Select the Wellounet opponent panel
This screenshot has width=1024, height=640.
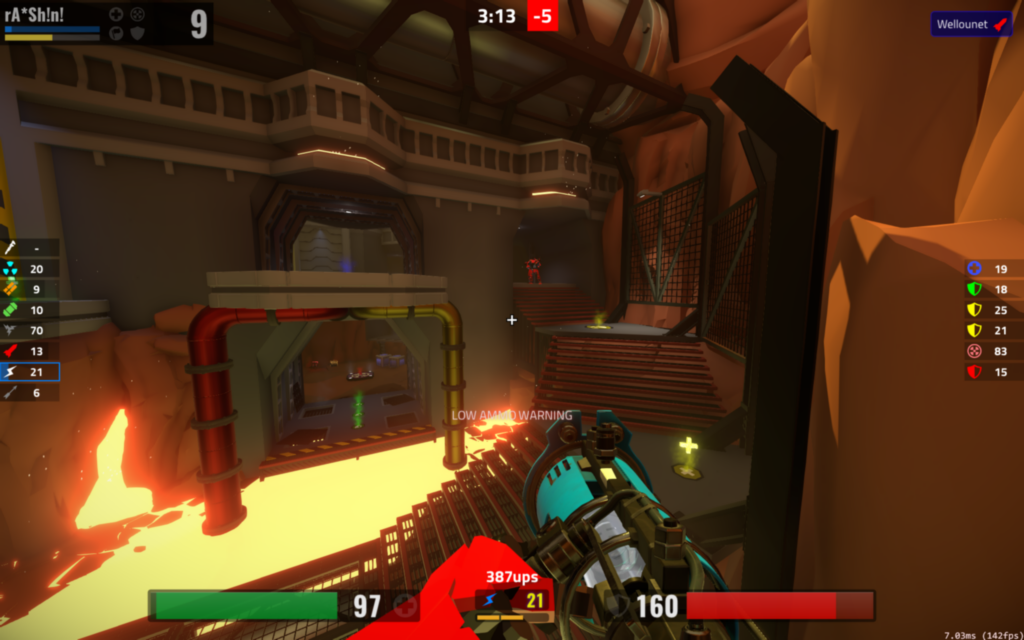tap(970, 24)
